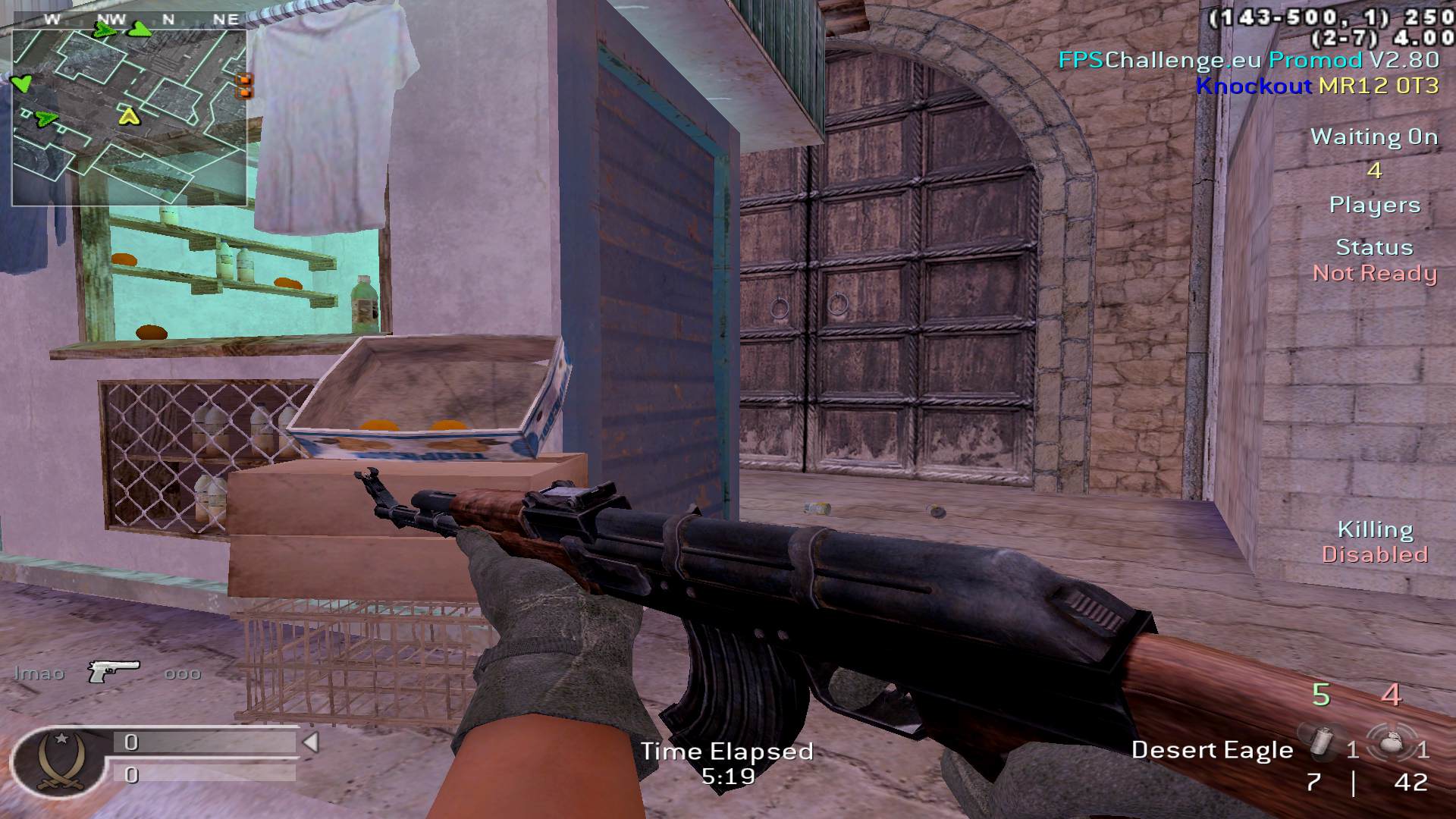Click the Desert Eagle killfeed pistol icon
Screen dimensions: 1456x819
point(114,670)
